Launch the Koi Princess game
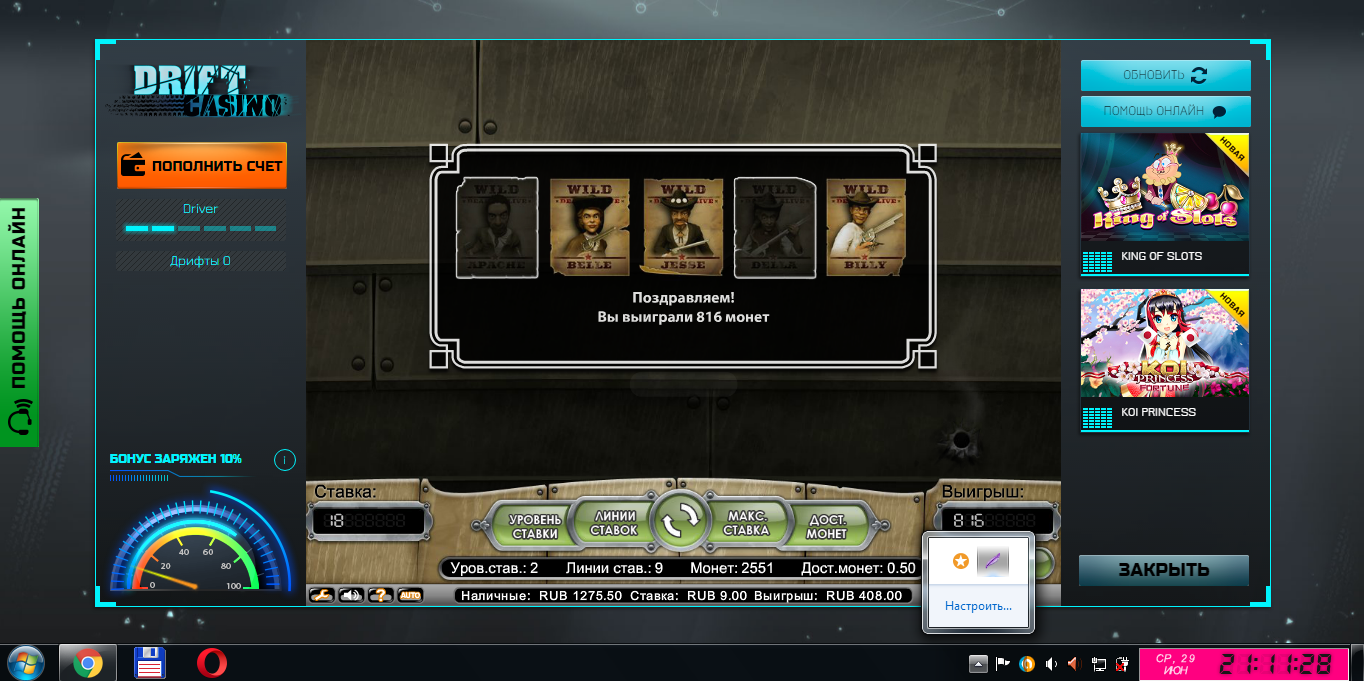 [x=1165, y=359]
